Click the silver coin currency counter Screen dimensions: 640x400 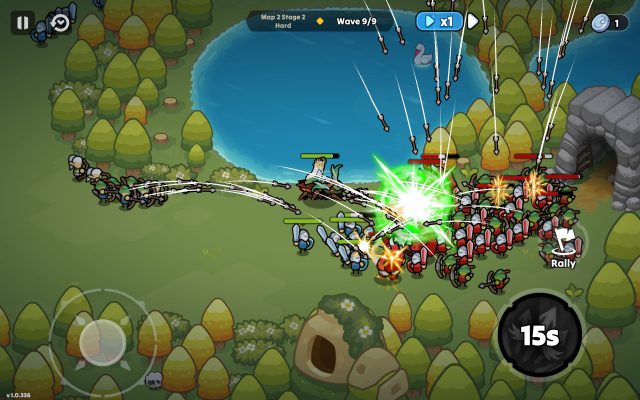(x=609, y=22)
